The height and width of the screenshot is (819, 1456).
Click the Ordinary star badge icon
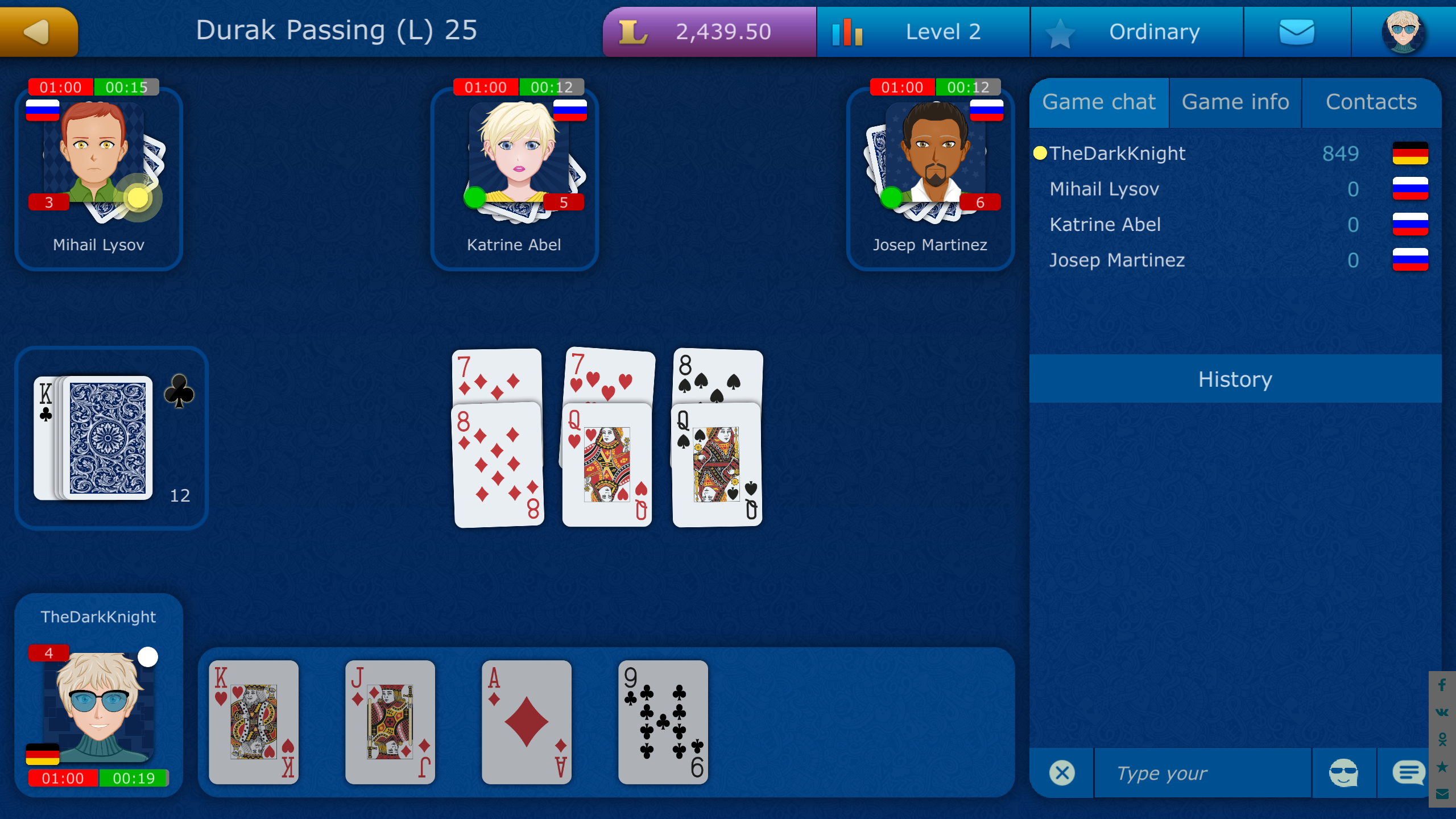(1059, 31)
